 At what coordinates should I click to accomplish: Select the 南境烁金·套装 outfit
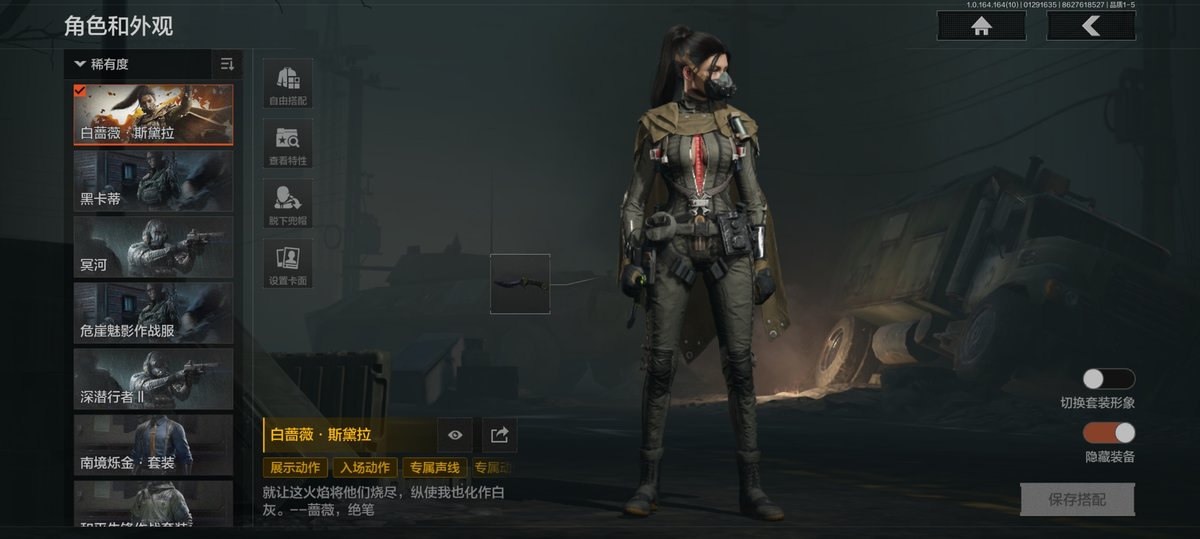(153, 444)
